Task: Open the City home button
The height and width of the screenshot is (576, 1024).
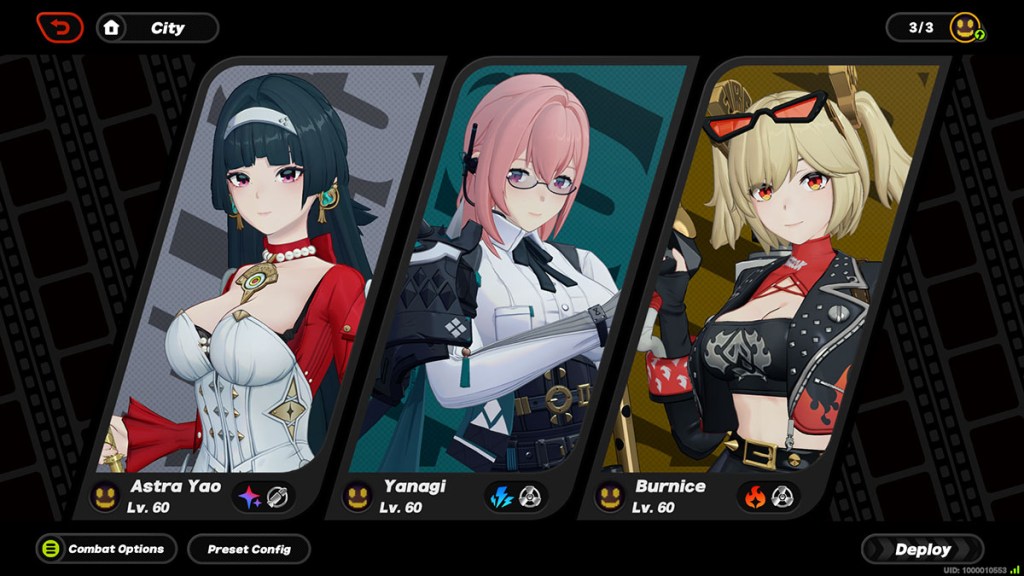Action: coord(157,28)
